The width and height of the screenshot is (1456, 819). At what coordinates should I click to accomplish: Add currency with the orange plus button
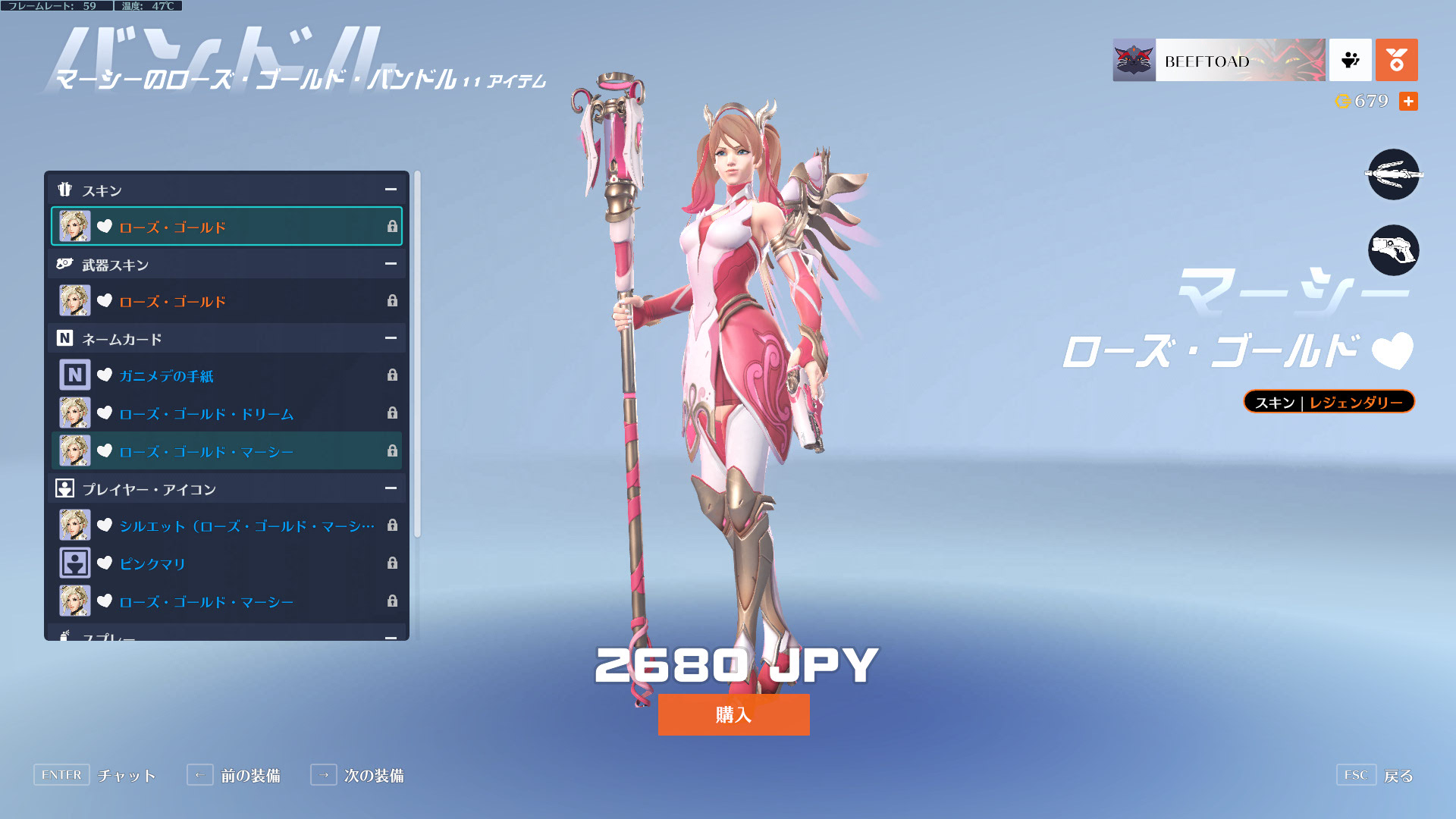point(1408,101)
